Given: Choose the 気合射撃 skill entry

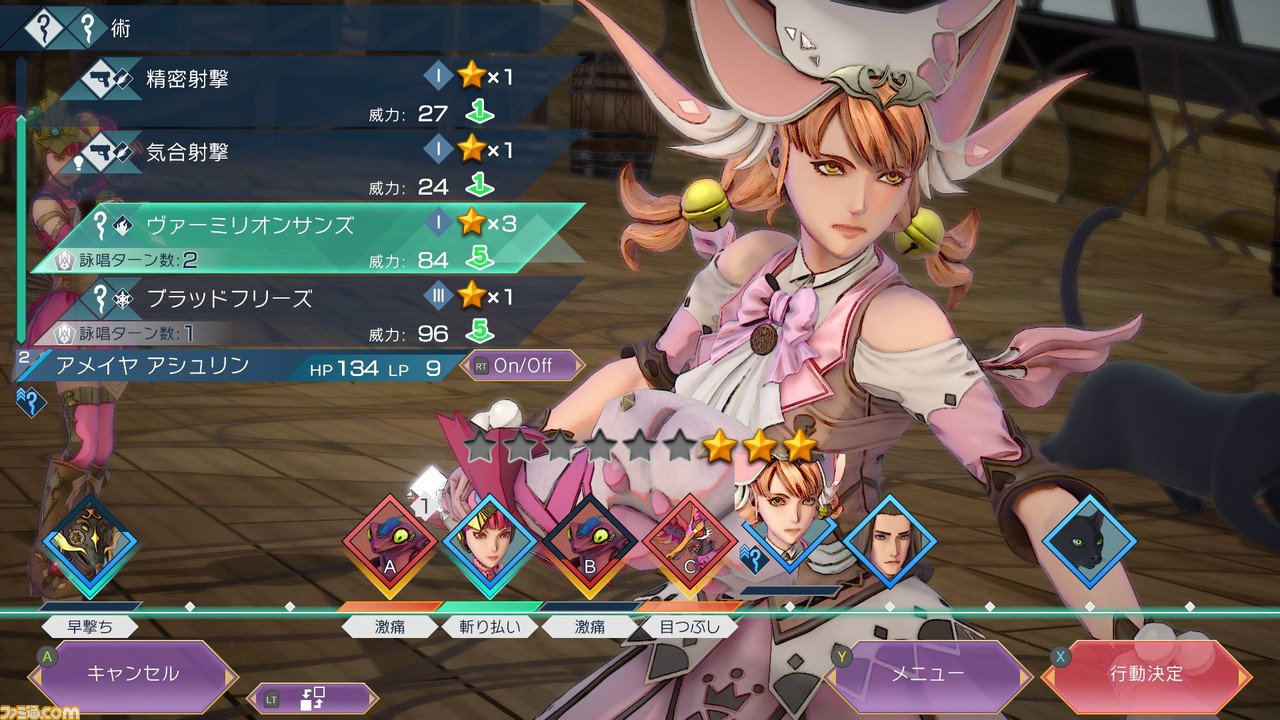Looking at the screenshot, I should pyautogui.click(x=300, y=152).
